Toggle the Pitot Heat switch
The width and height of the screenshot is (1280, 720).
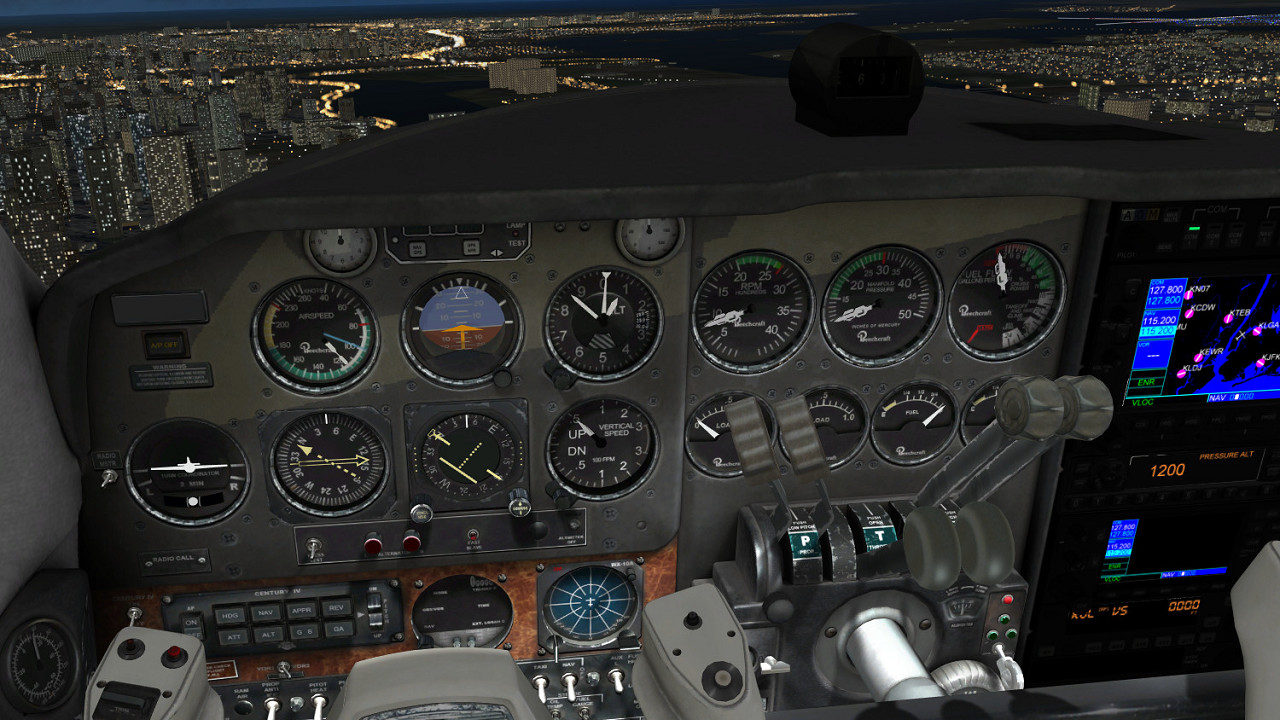tap(319, 703)
